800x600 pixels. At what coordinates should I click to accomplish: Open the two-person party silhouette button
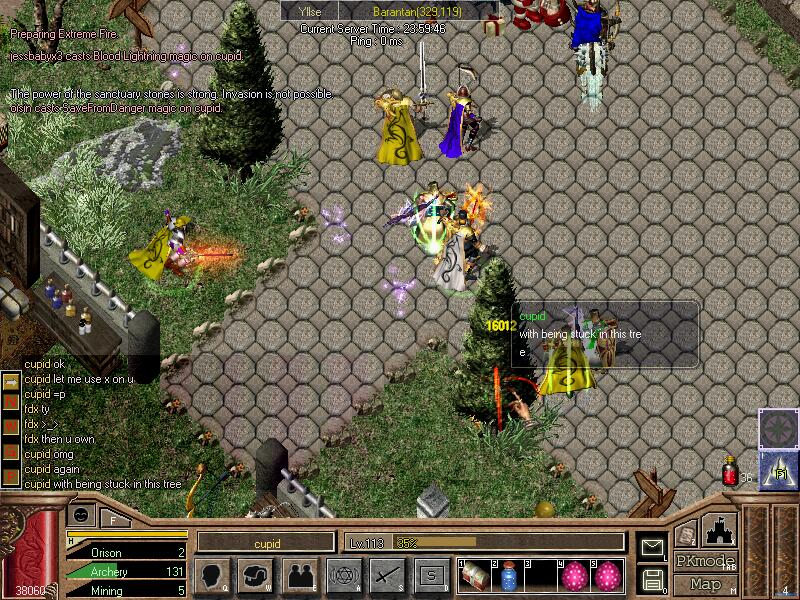[x=300, y=575]
